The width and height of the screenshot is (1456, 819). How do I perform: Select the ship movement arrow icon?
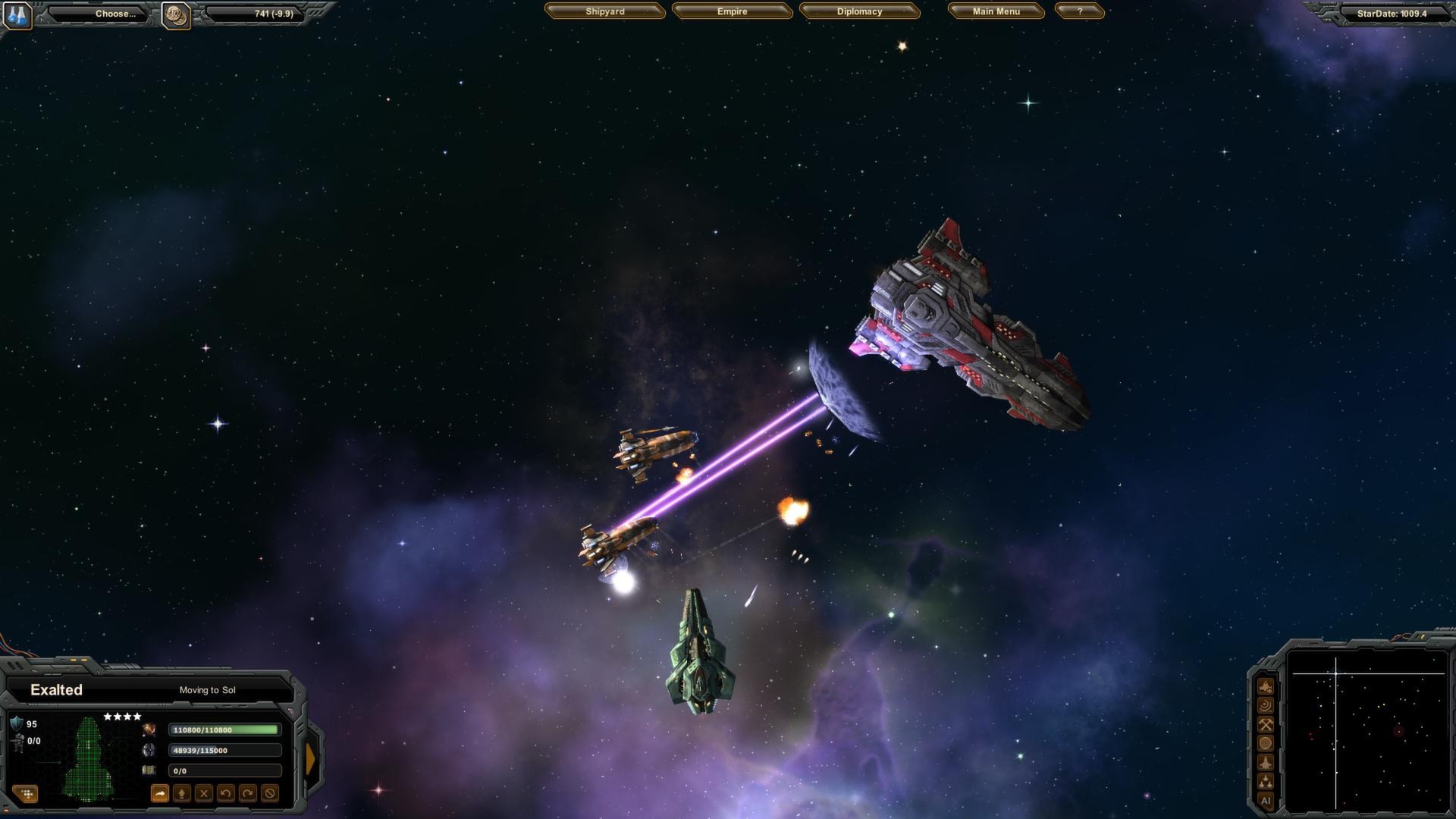(161, 794)
